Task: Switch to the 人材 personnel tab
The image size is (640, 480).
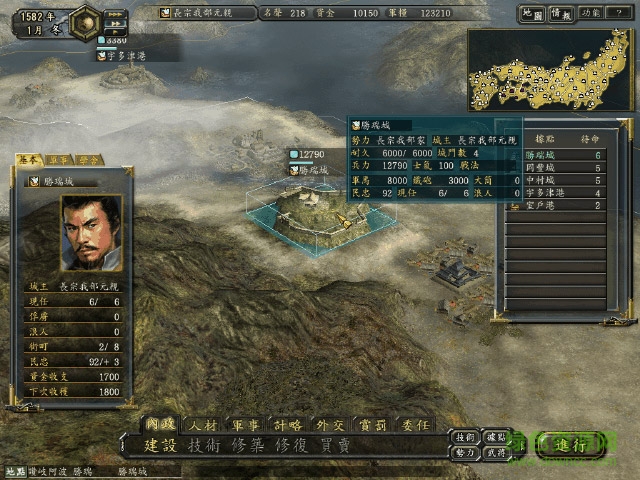Action: (203, 424)
